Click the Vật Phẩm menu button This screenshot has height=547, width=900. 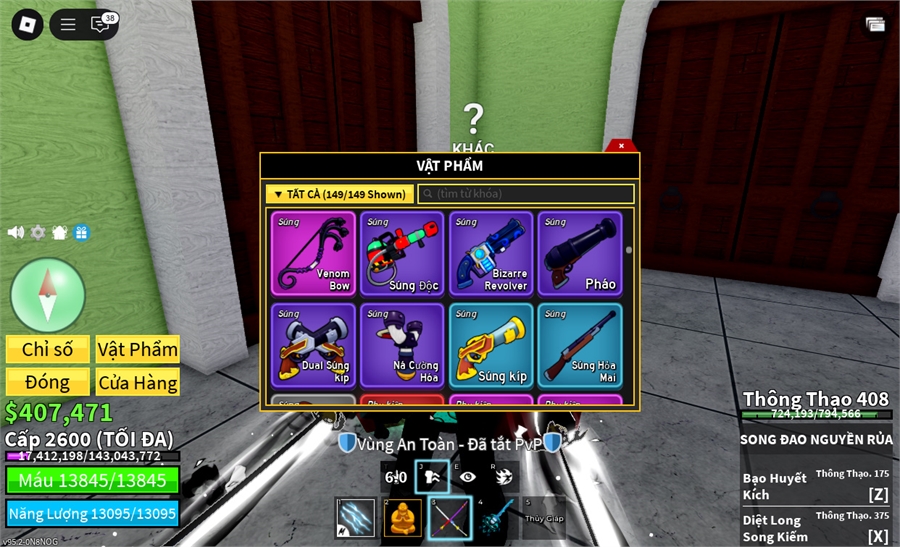click(x=138, y=349)
